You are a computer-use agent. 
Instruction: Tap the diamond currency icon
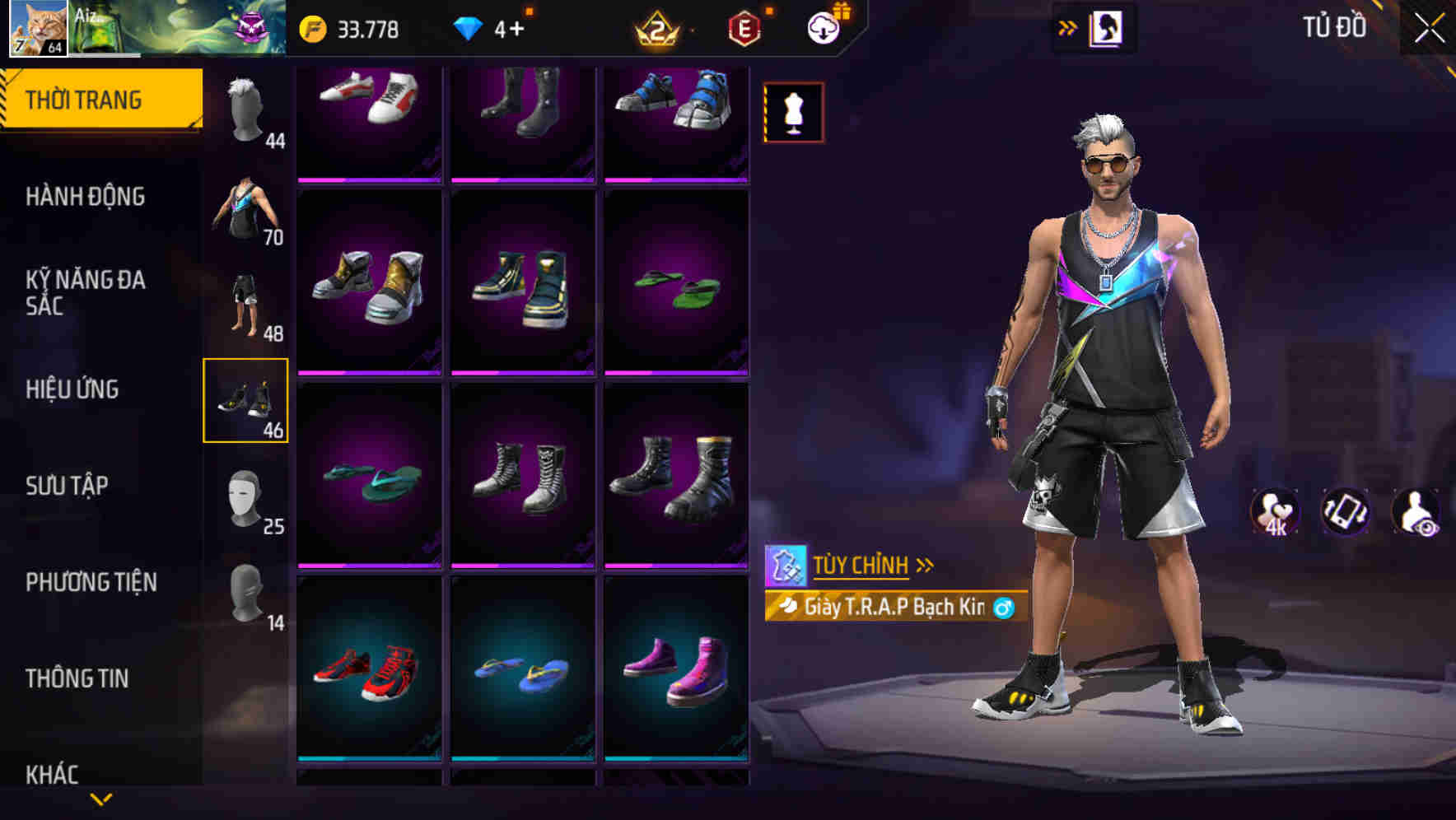[x=469, y=27]
